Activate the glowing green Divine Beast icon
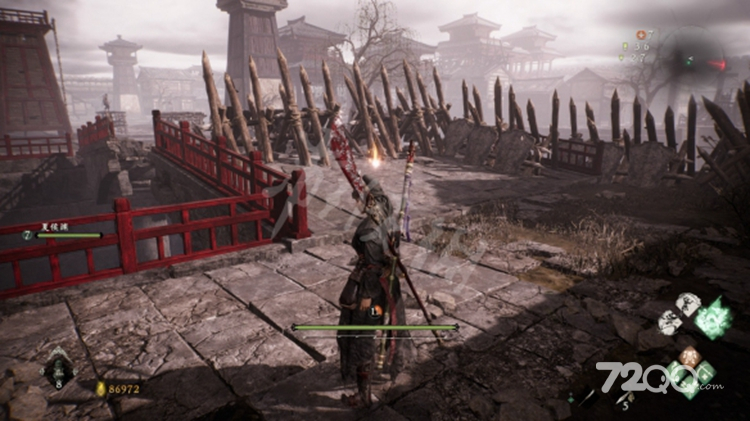The height and width of the screenshot is (421, 750). [714, 318]
